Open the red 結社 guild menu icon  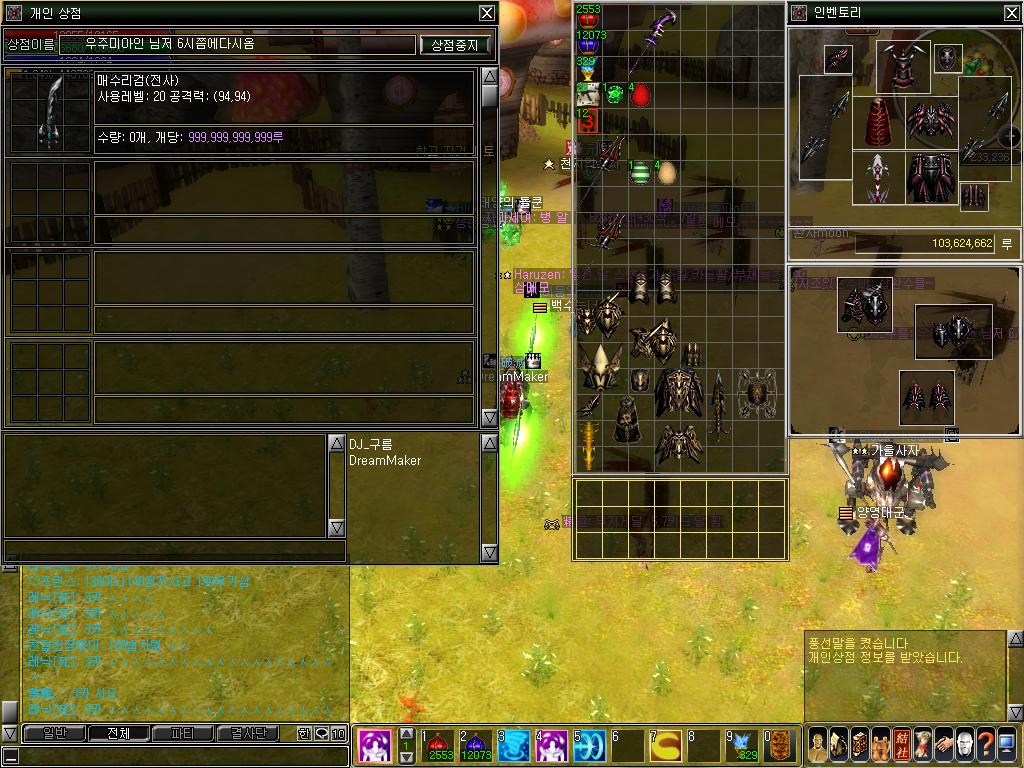point(902,745)
